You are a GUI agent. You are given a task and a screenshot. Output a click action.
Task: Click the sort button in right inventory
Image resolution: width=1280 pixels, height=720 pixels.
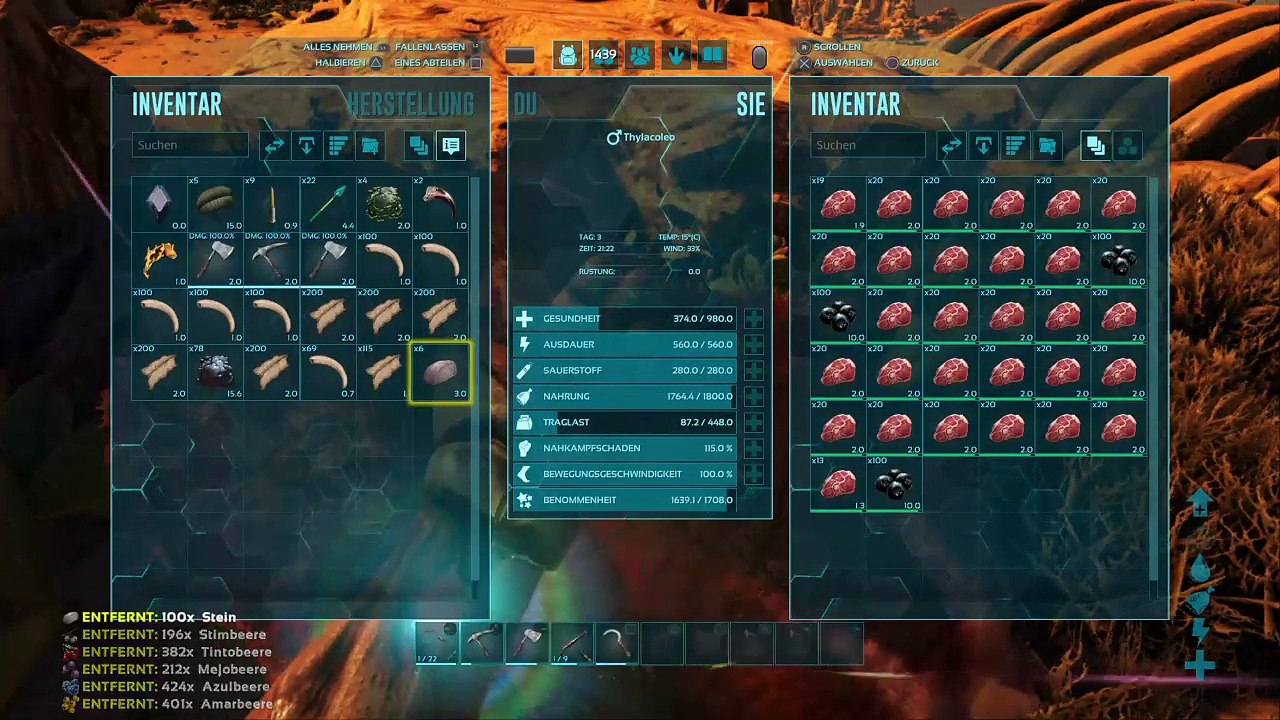click(x=1015, y=146)
